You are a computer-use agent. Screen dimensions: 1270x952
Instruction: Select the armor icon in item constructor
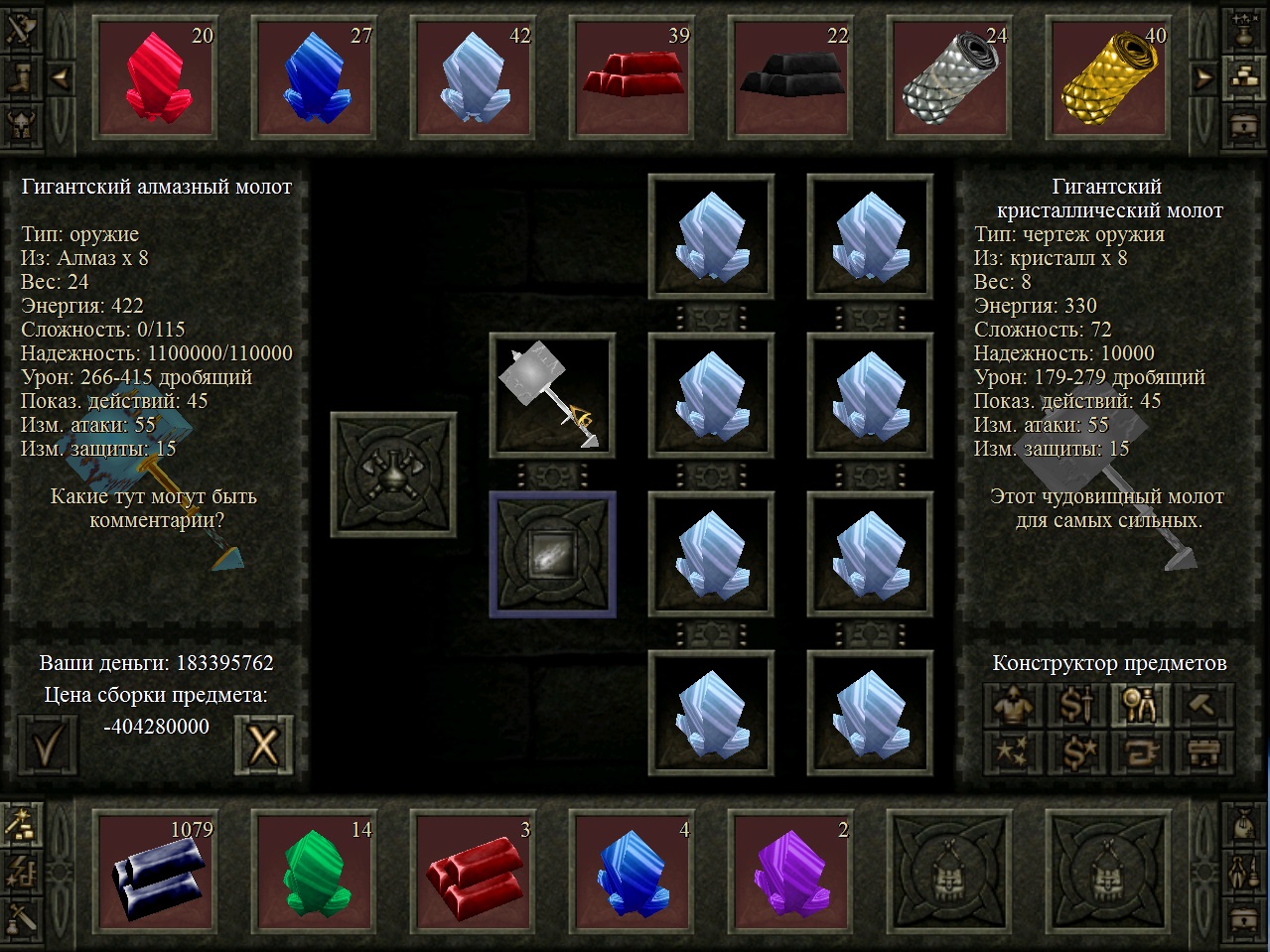(x=1014, y=706)
